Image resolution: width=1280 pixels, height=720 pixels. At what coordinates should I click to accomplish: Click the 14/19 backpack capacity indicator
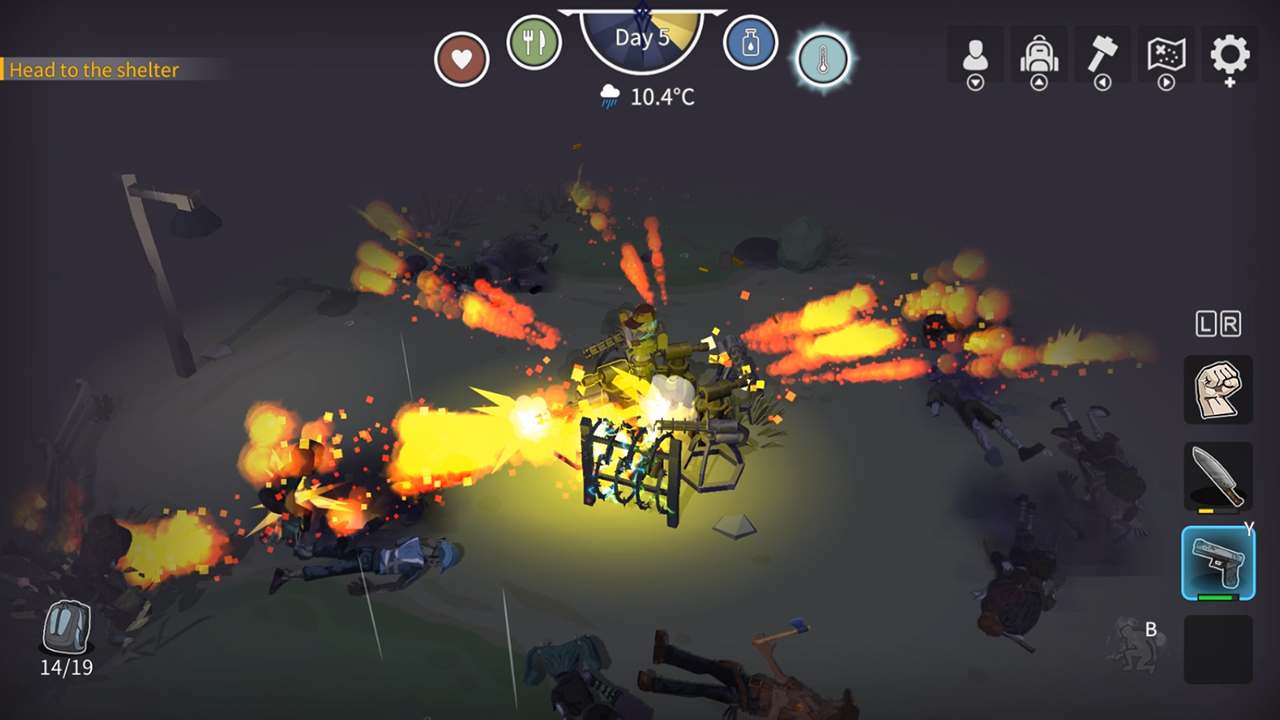coord(65,667)
